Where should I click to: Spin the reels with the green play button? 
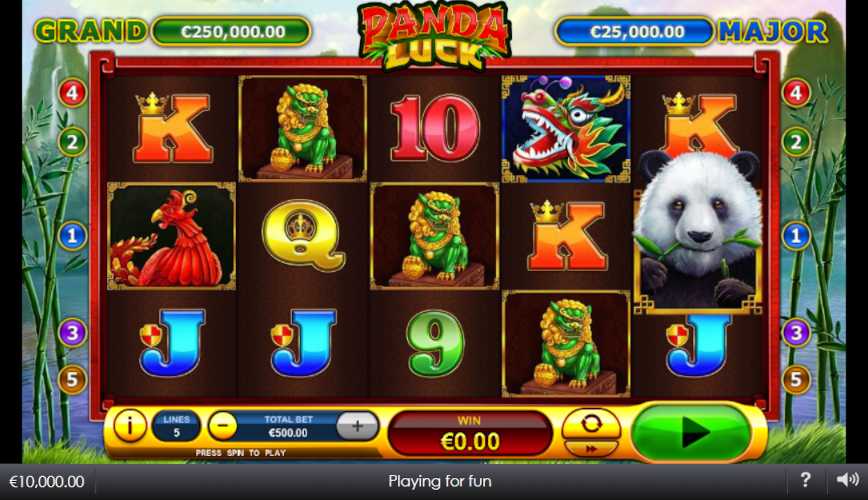tap(691, 432)
